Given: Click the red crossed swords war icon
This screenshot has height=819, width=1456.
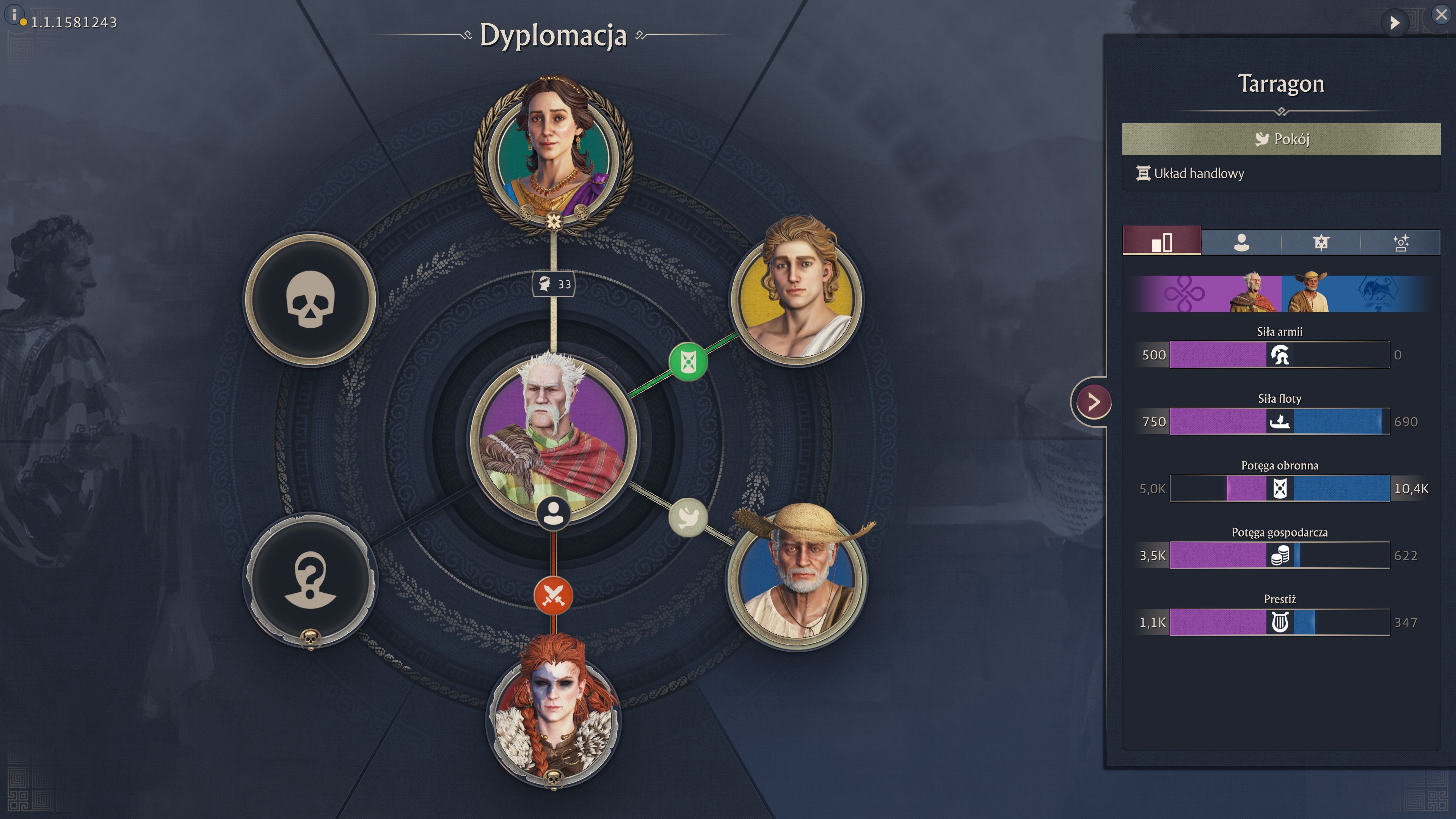Looking at the screenshot, I should click(553, 595).
